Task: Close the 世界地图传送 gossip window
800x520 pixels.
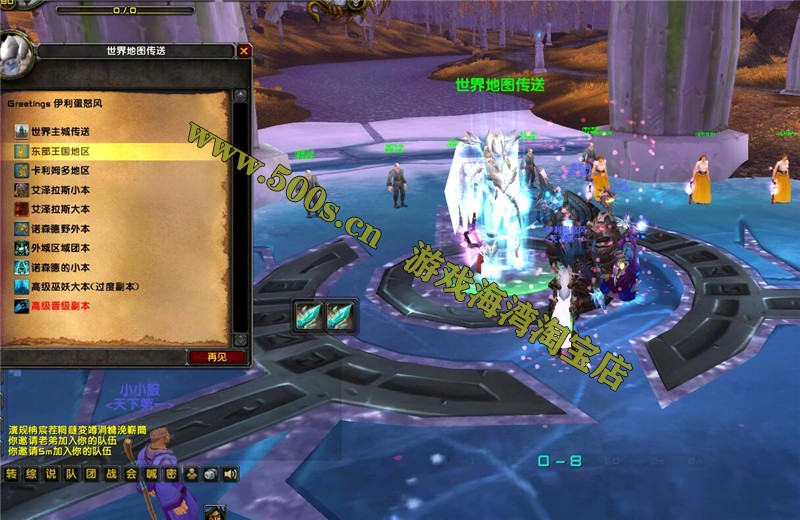Action: click(245, 51)
